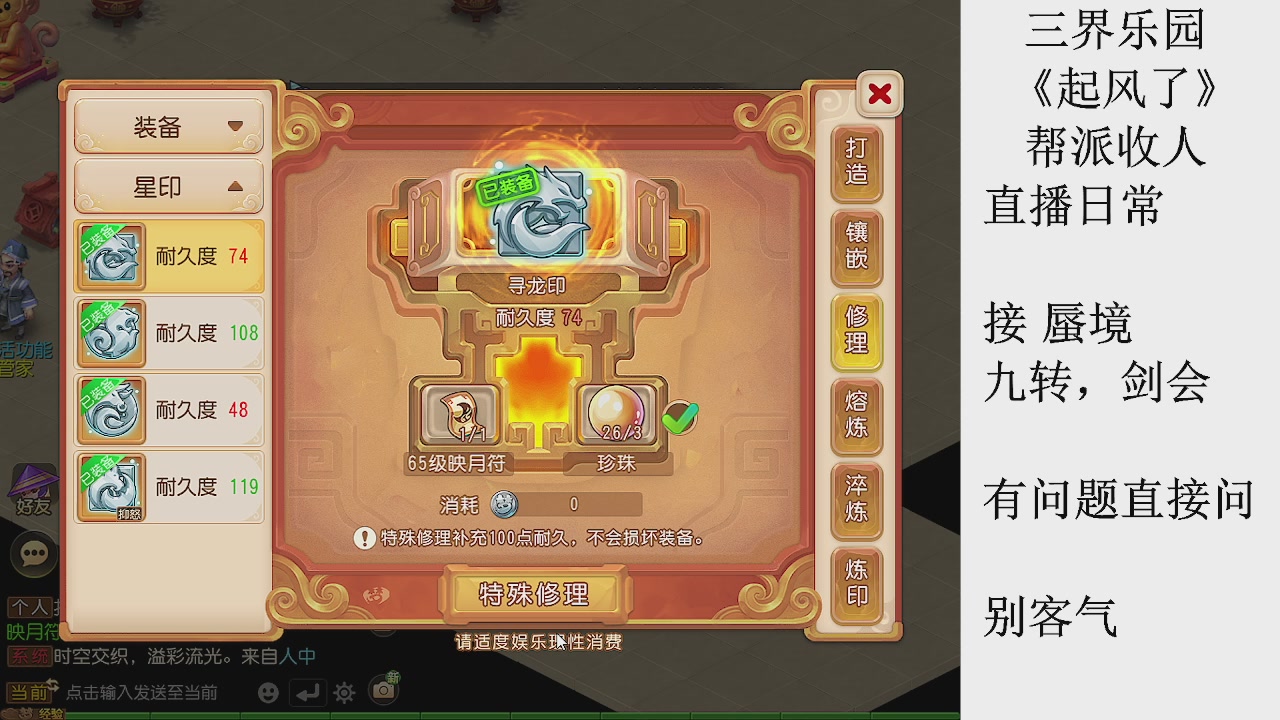
Task: Expand the 装备 dropdown
Action: [166, 127]
